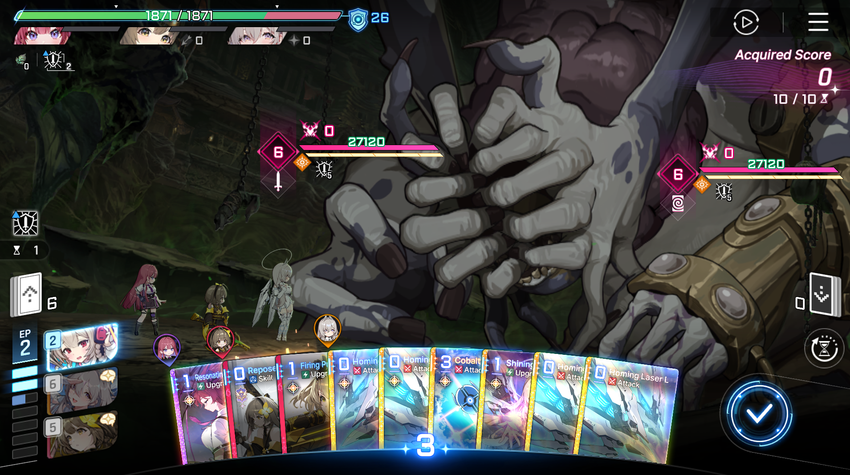Inspect the shield icon showing 26
The image size is (850, 475).
click(358, 18)
